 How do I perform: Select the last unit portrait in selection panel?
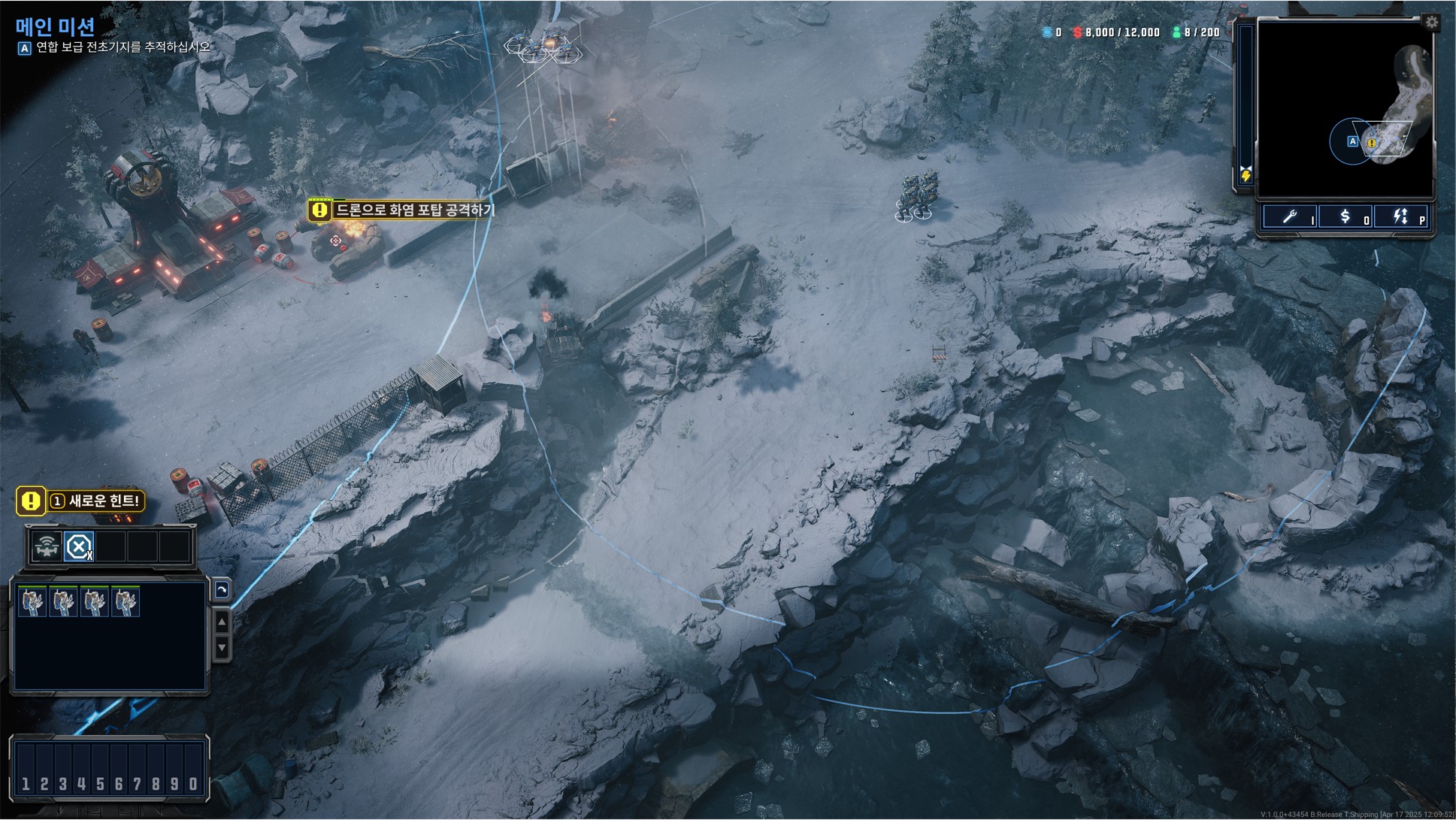[x=126, y=602]
